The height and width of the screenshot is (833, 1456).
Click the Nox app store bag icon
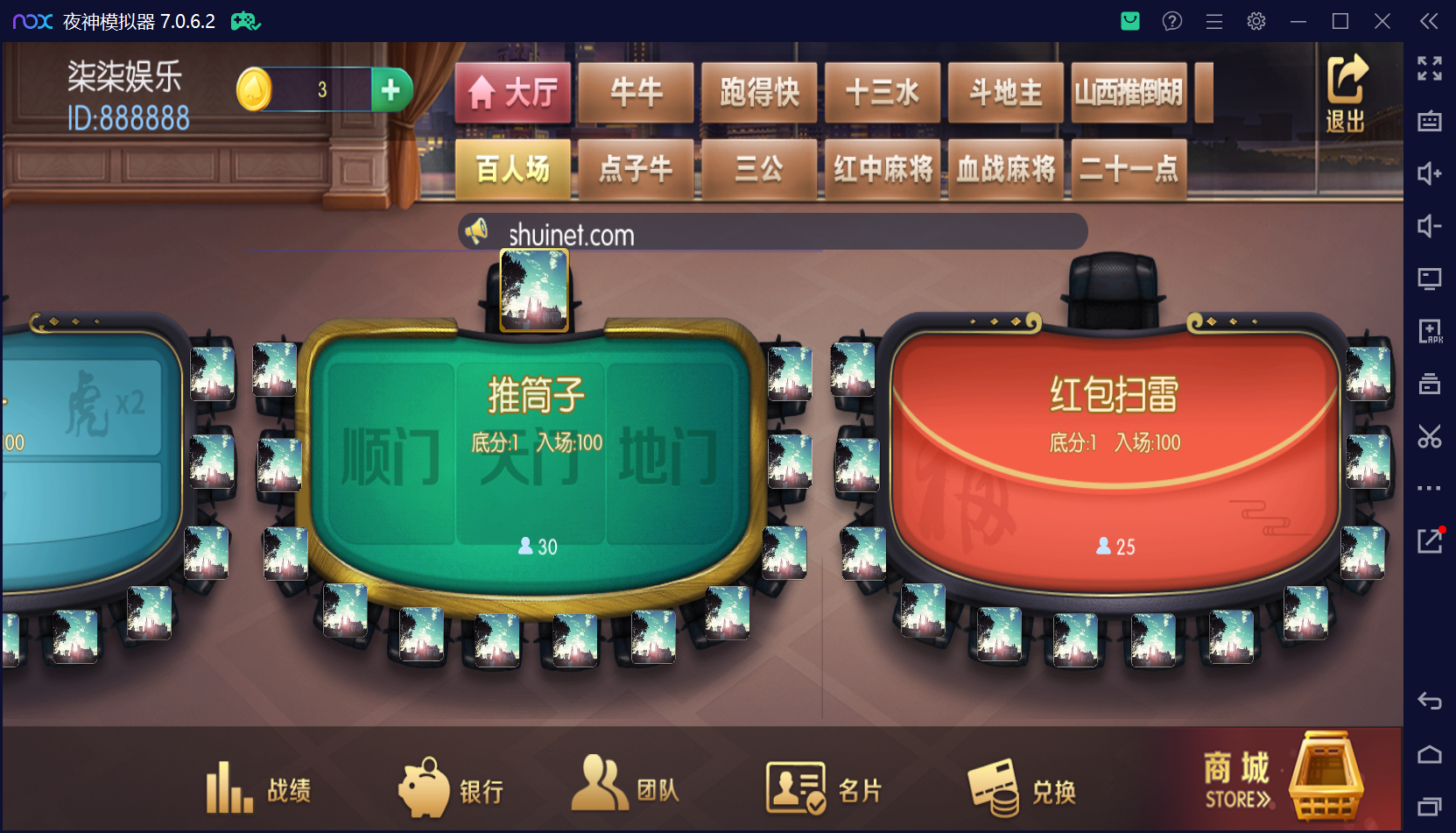1129,20
